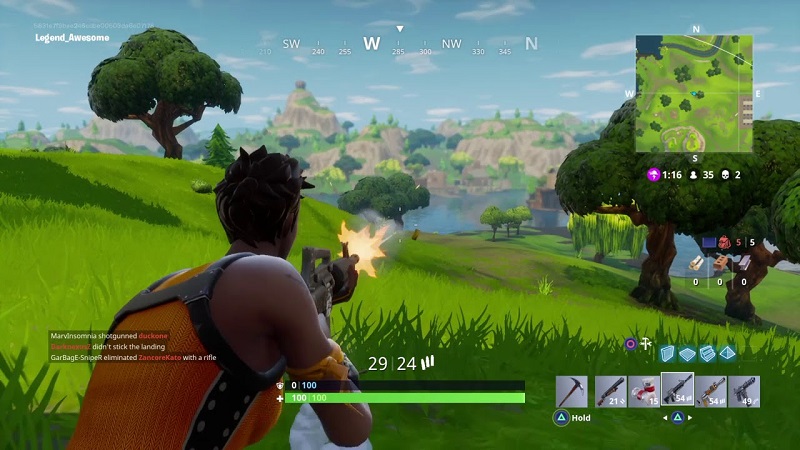This screenshot has height=450, width=800.
Task: Select the wood material icon
Action: click(696, 263)
